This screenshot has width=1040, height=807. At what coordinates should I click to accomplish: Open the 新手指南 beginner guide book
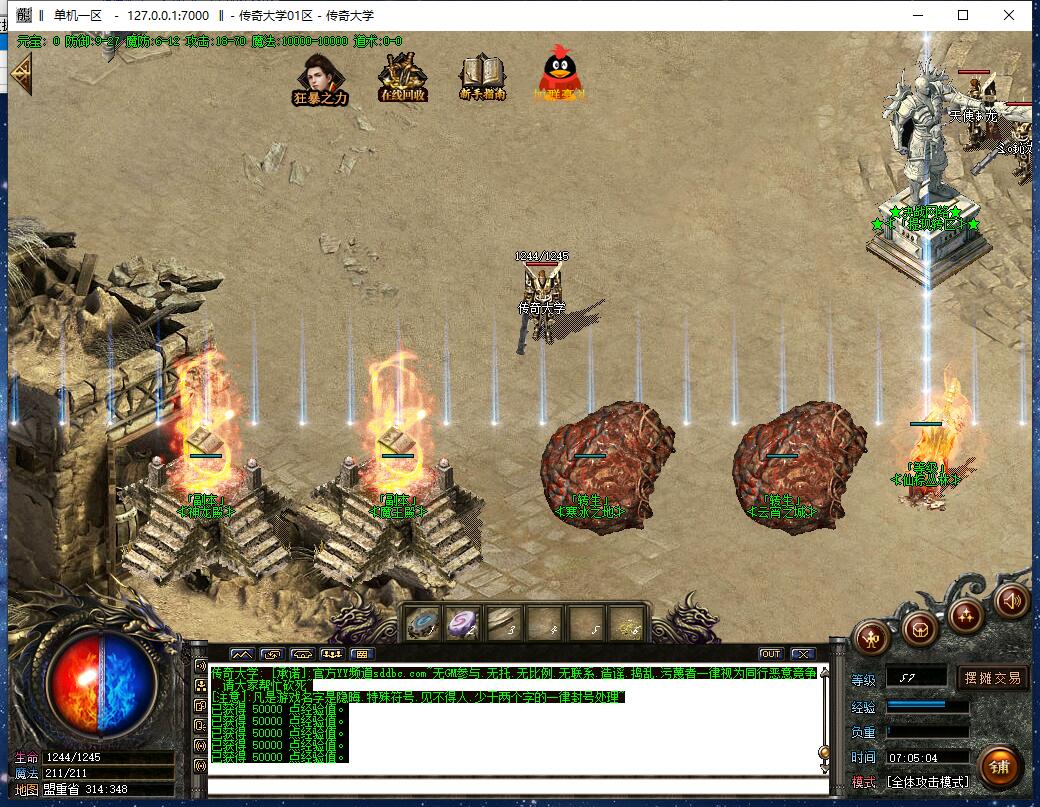(482, 76)
